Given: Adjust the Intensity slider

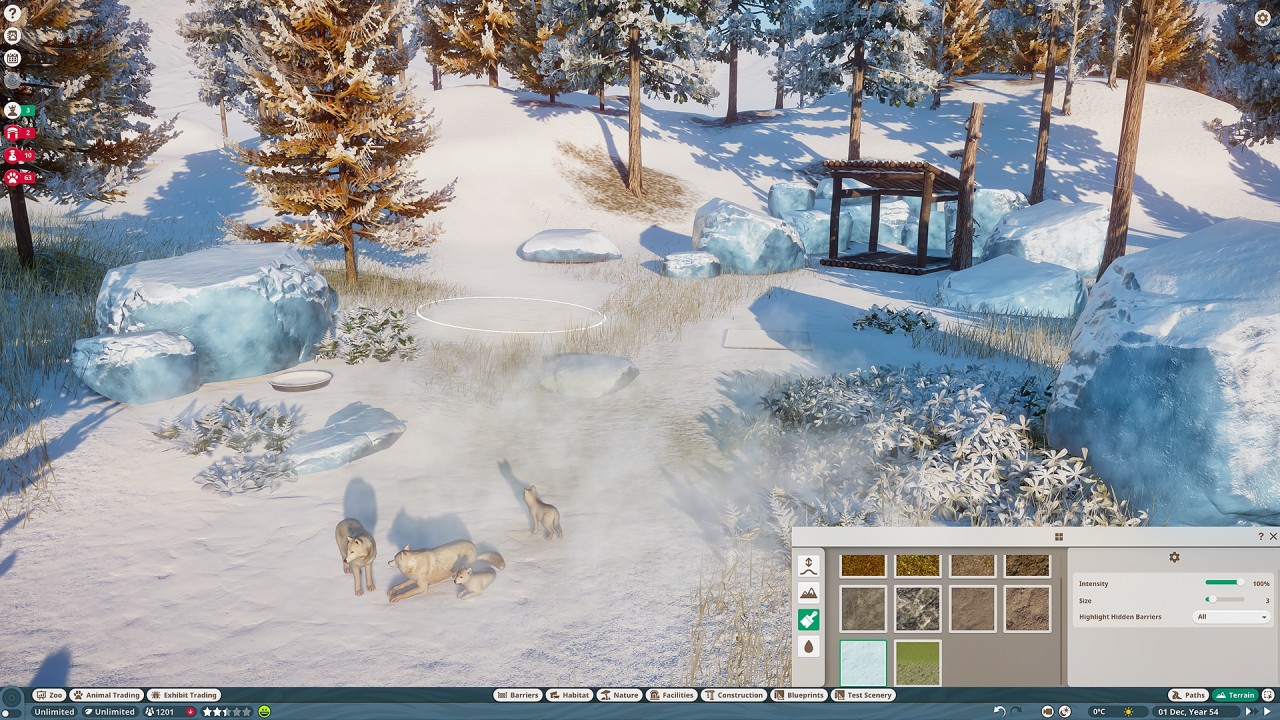Looking at the screenshot, I should pyautogui.click(x=1224, y=583).
